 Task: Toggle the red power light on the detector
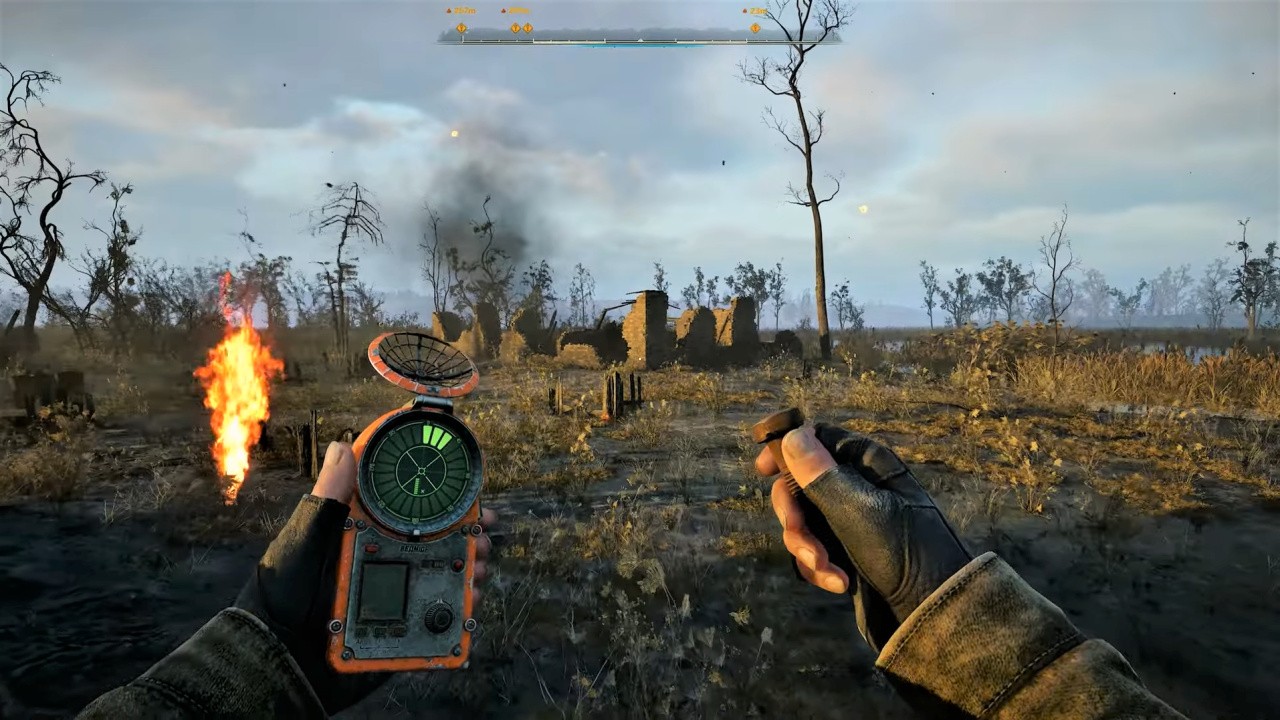(457, 566)
